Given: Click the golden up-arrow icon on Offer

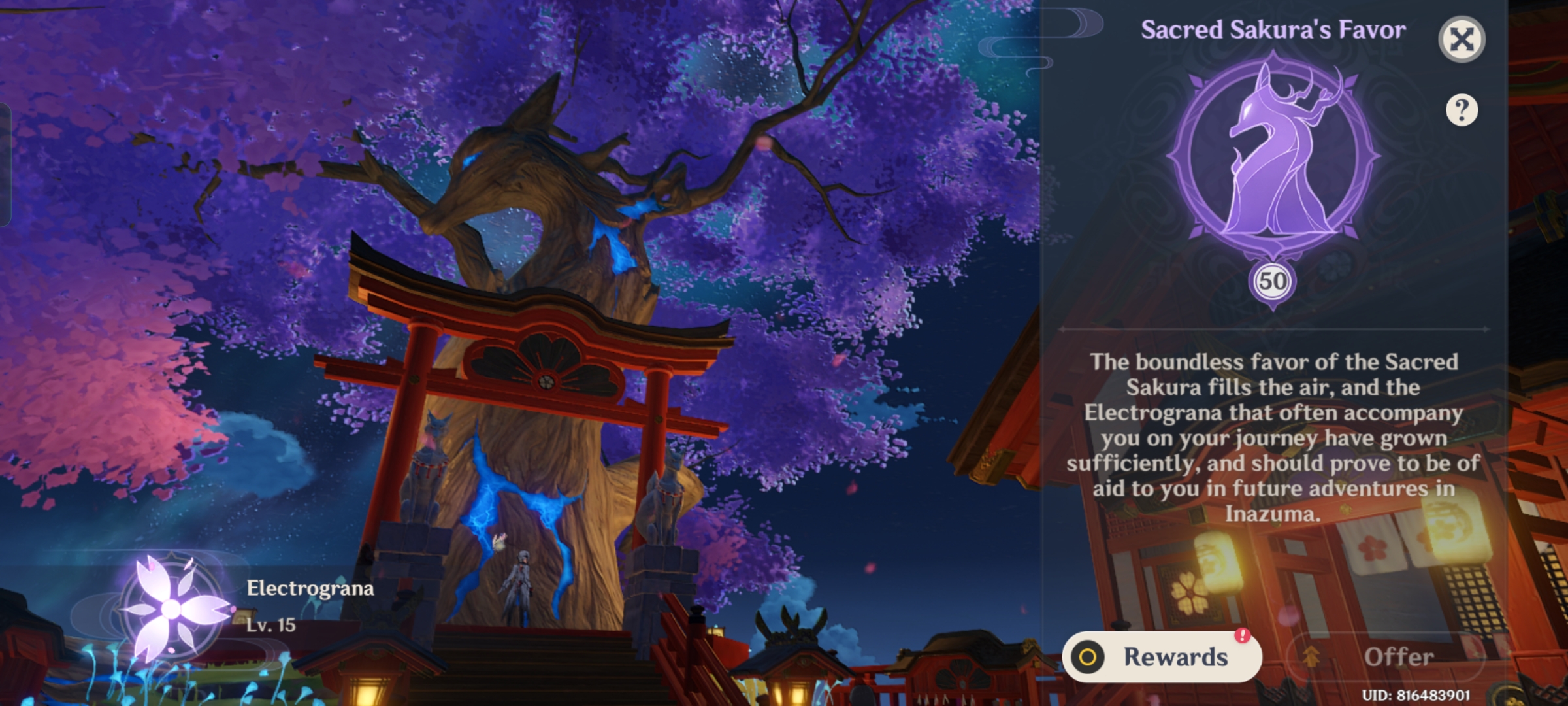Looking at the screenshot, I should point(1311,657).
